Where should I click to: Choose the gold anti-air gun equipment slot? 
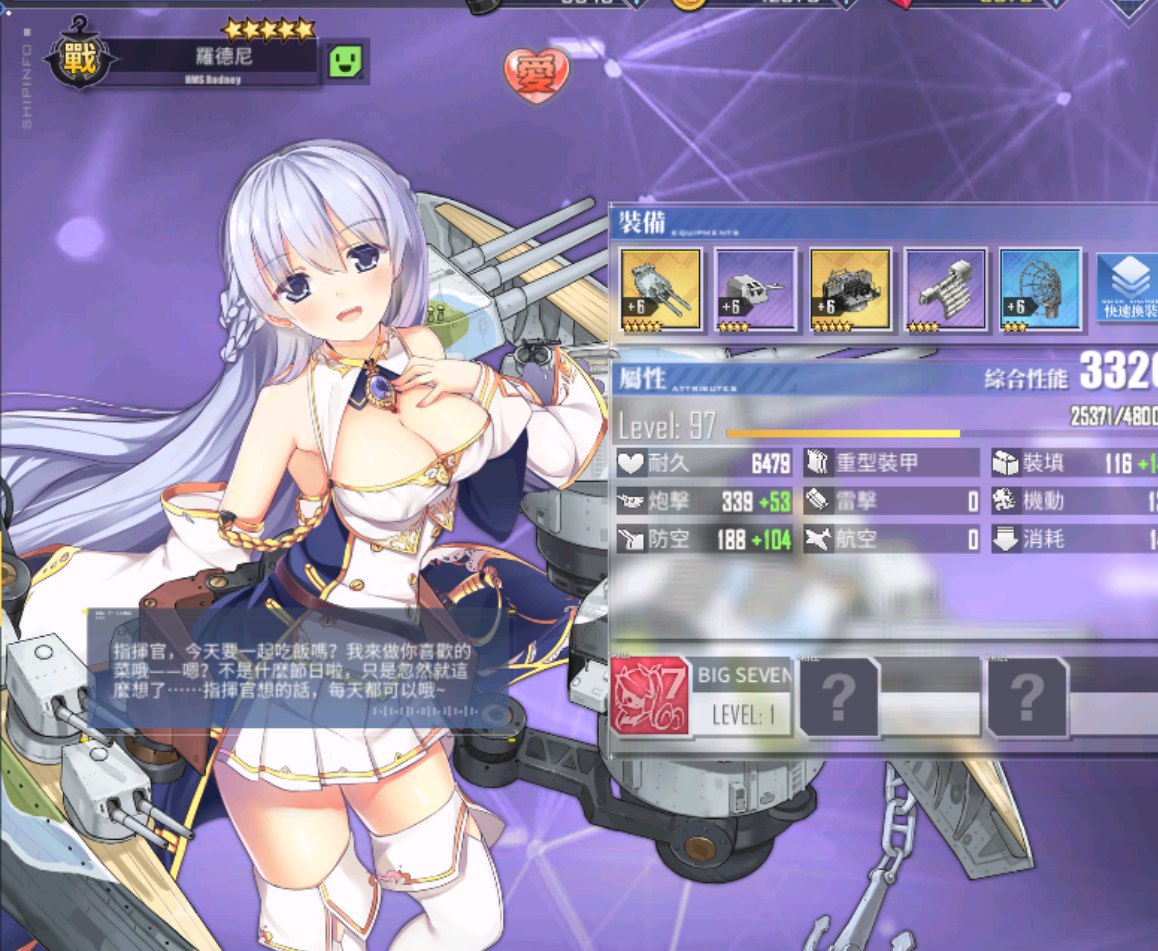tap(850, 289)
